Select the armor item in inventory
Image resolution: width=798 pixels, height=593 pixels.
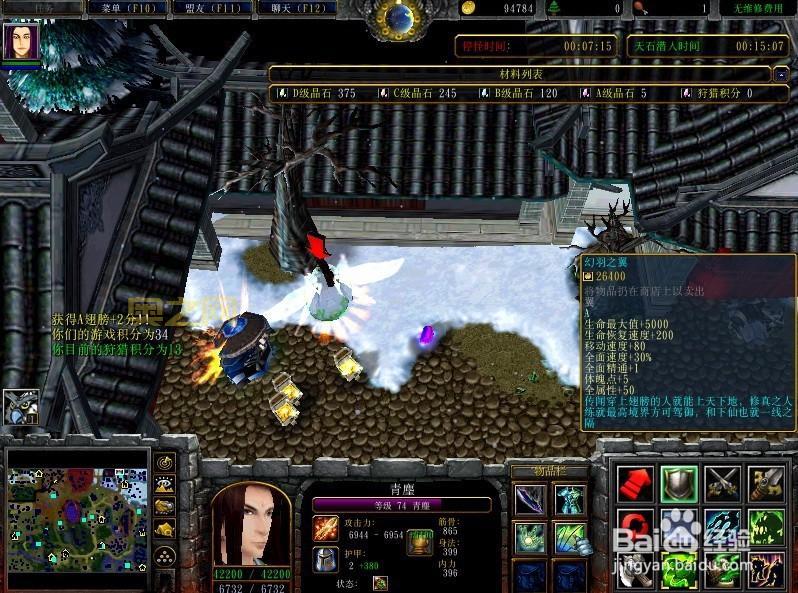[x=570, y=499]
